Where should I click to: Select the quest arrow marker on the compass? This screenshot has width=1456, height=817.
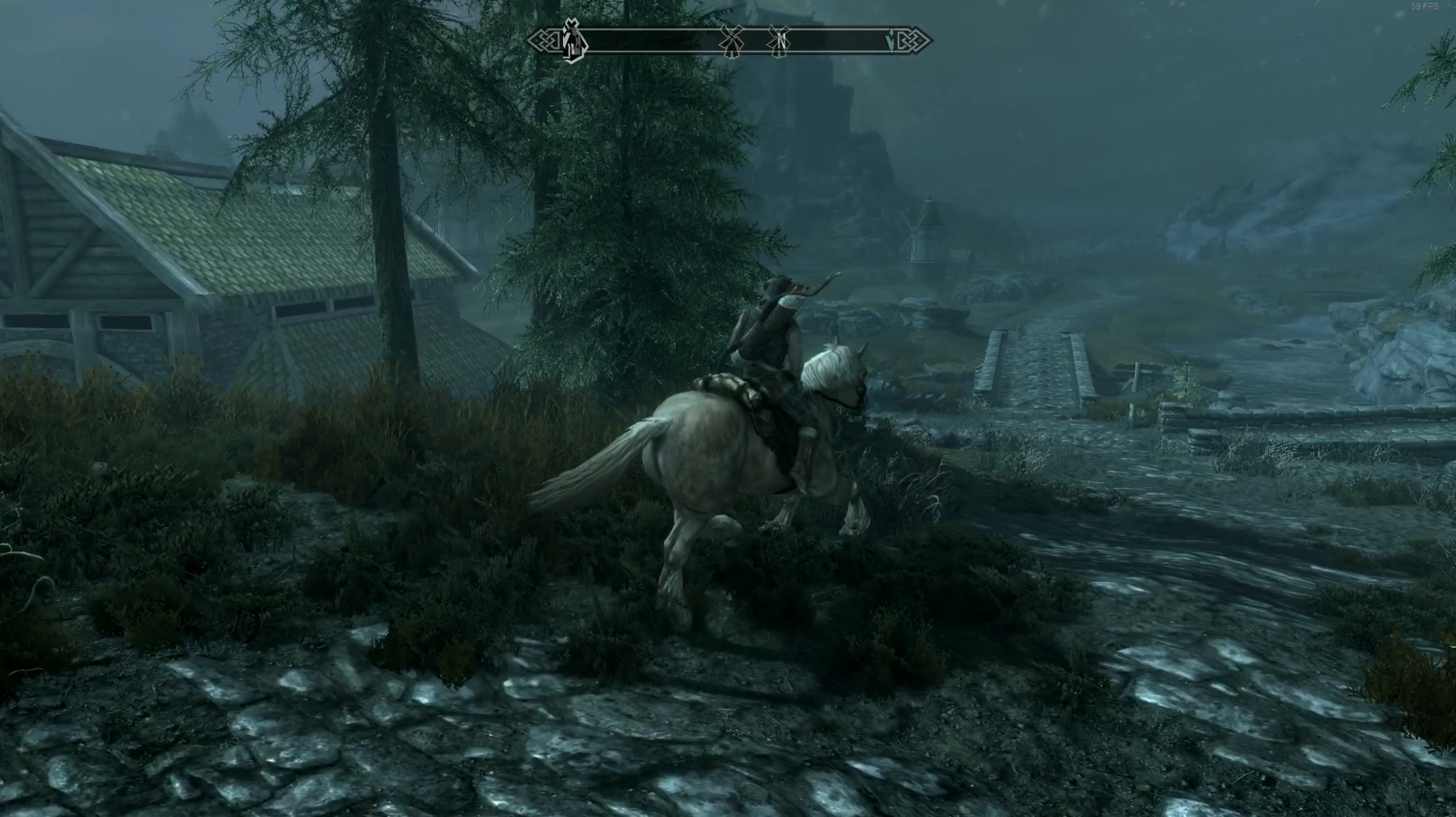(x=891, y=42)
